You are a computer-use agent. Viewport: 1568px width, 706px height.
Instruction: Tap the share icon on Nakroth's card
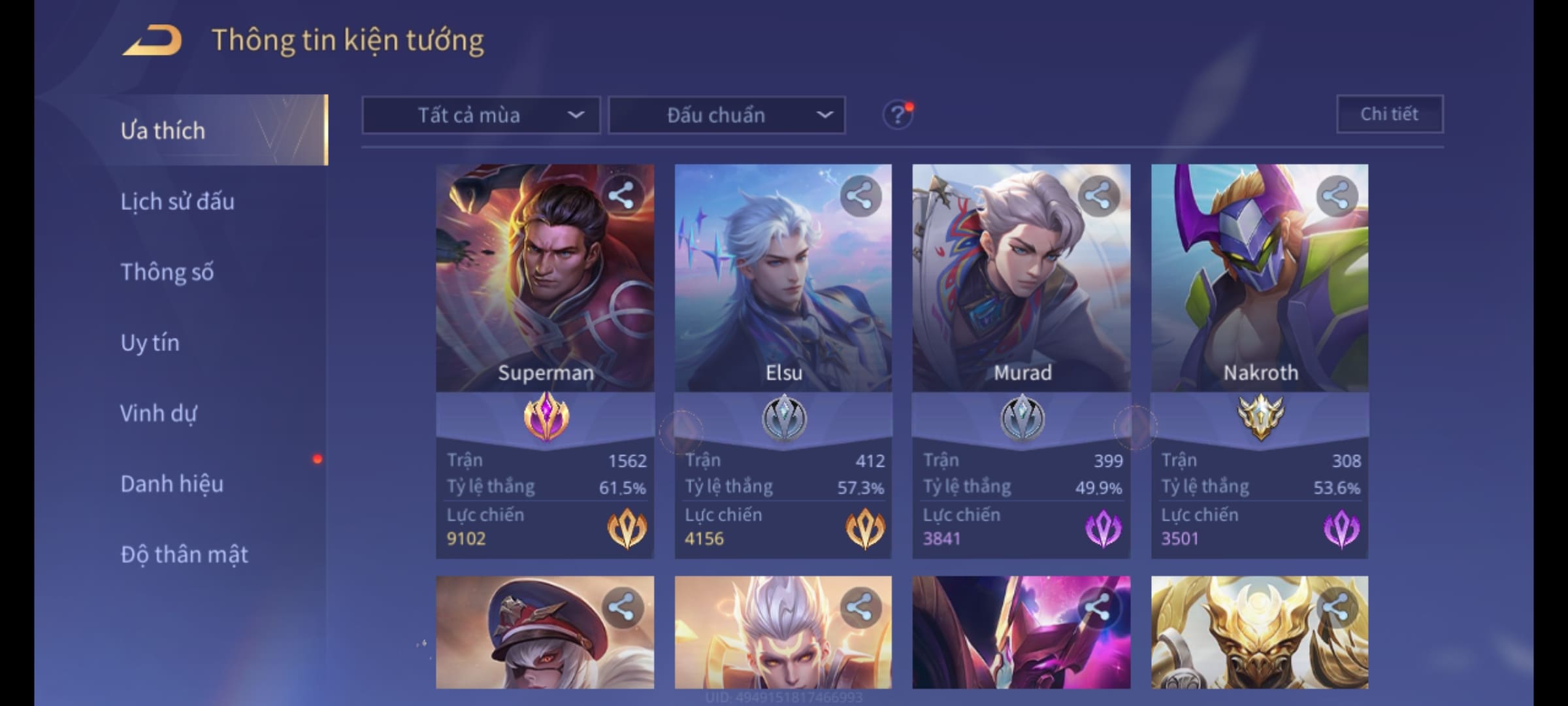tap(1336, 195)
